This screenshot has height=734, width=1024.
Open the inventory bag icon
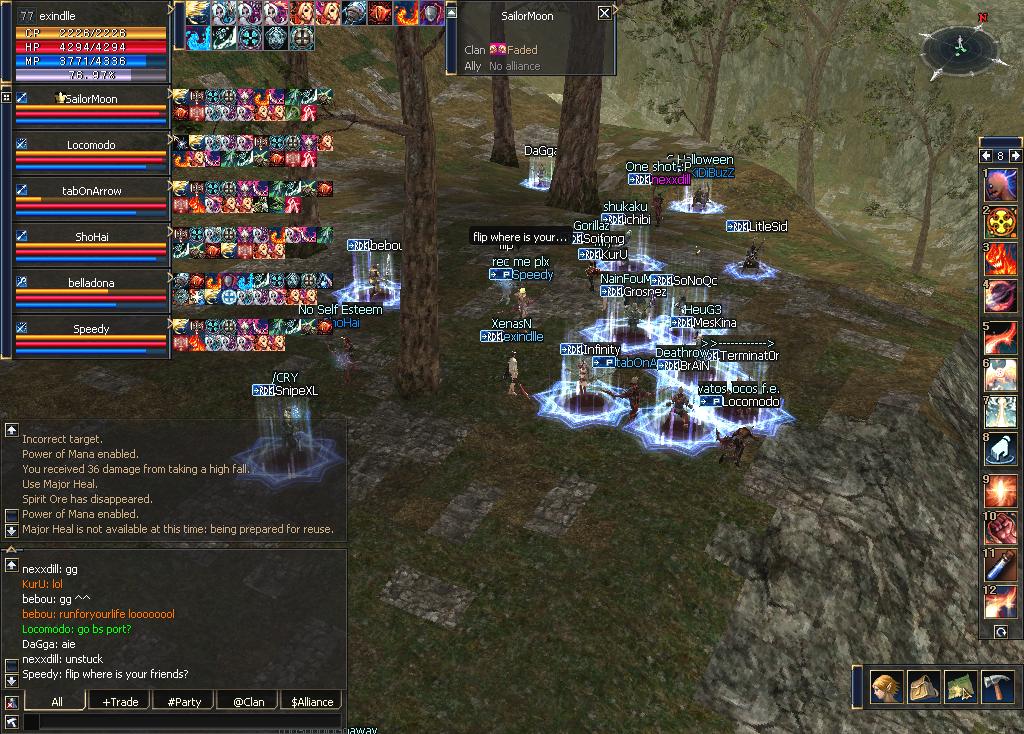coord(922,687)
